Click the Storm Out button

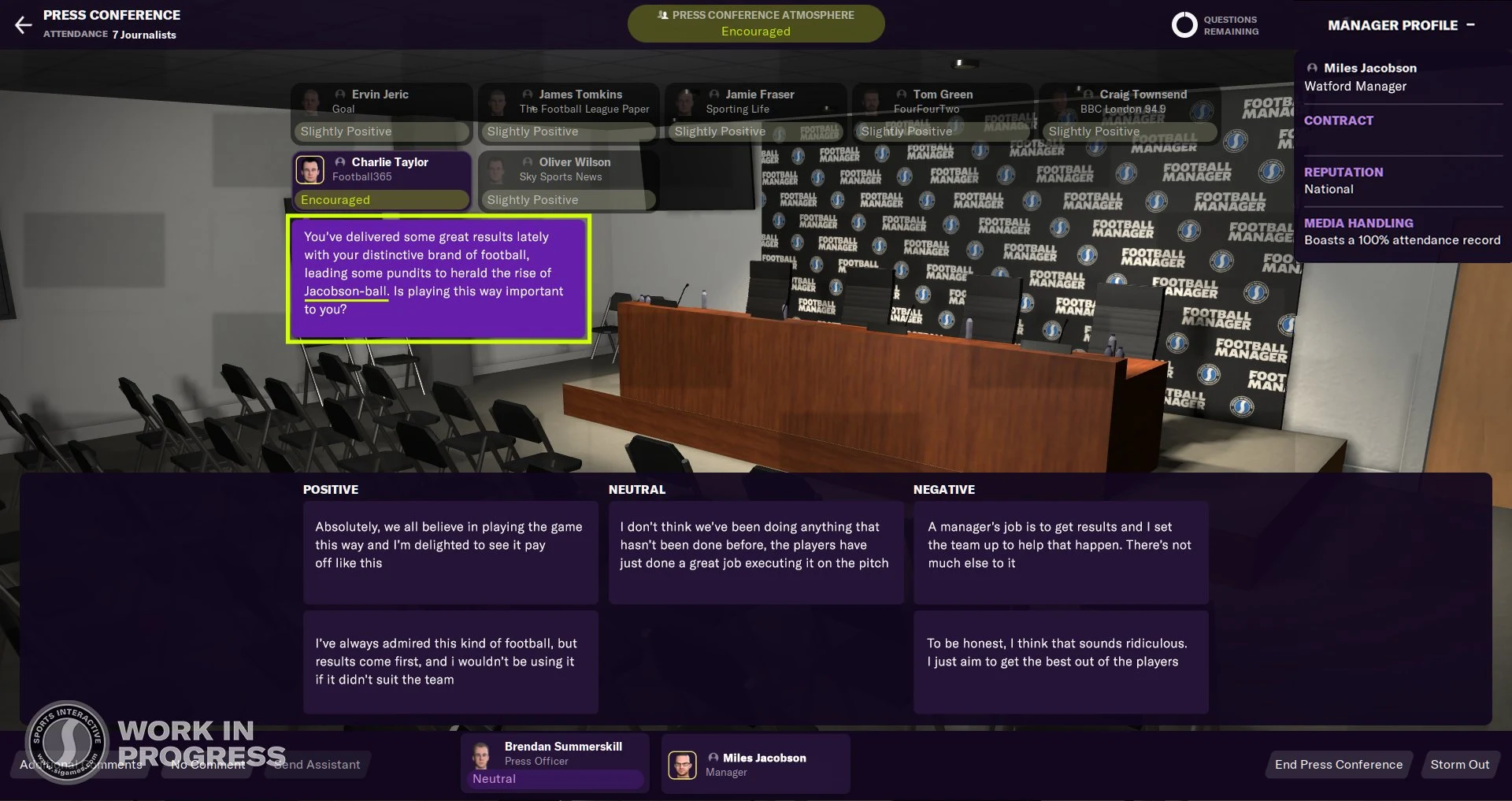point(1460,764)
